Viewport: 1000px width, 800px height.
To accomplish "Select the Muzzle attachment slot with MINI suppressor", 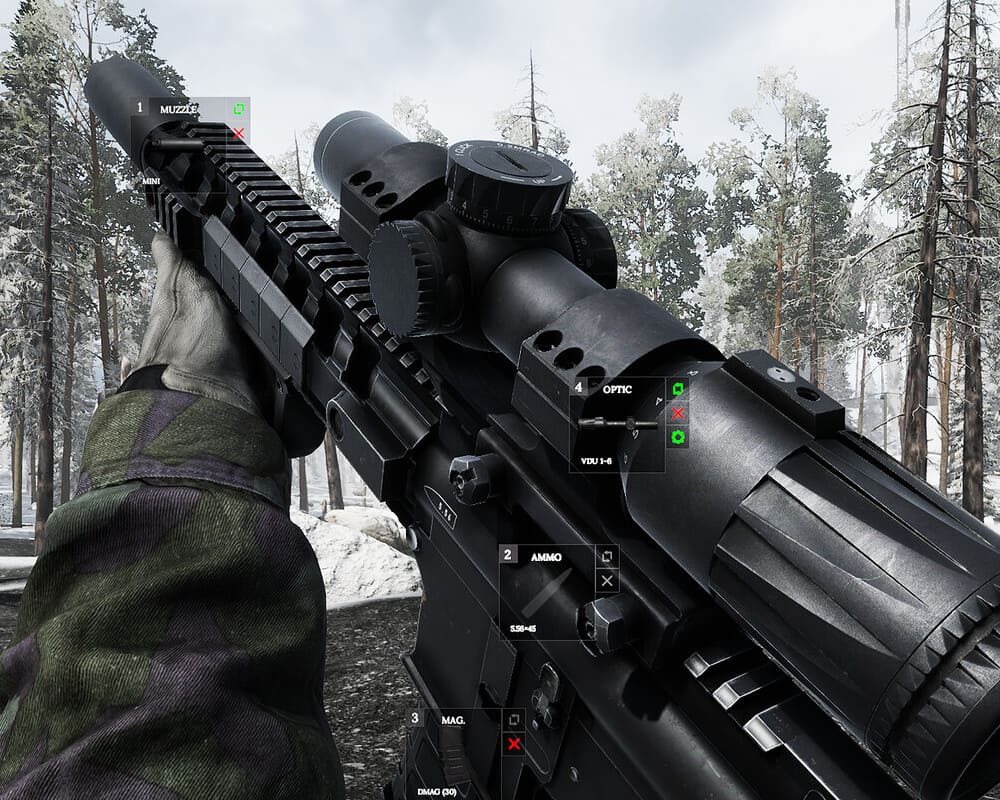I will (x=180, y=143).
